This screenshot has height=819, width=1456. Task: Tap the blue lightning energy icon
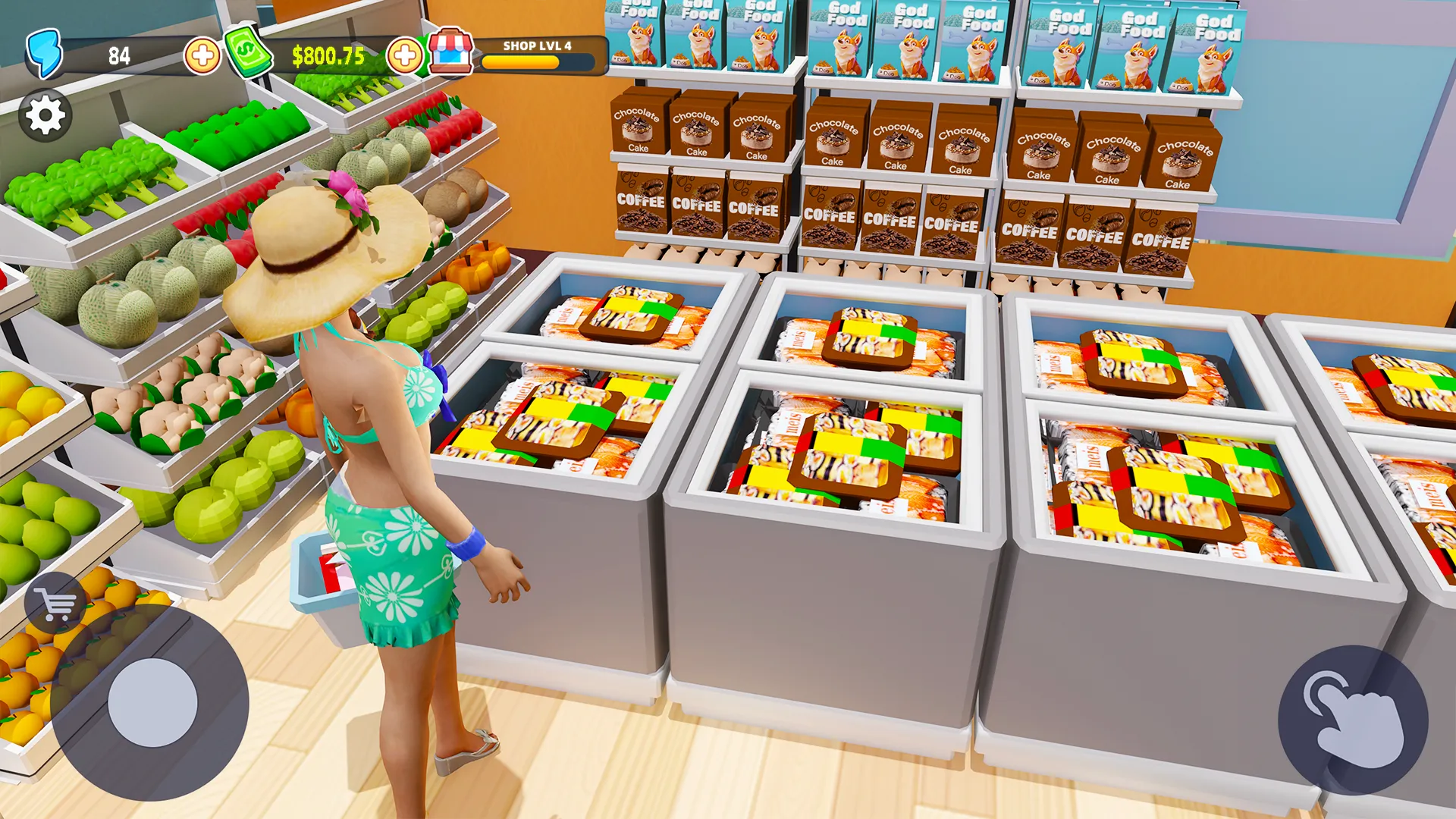pyautogui.click(x=44, y=53)
